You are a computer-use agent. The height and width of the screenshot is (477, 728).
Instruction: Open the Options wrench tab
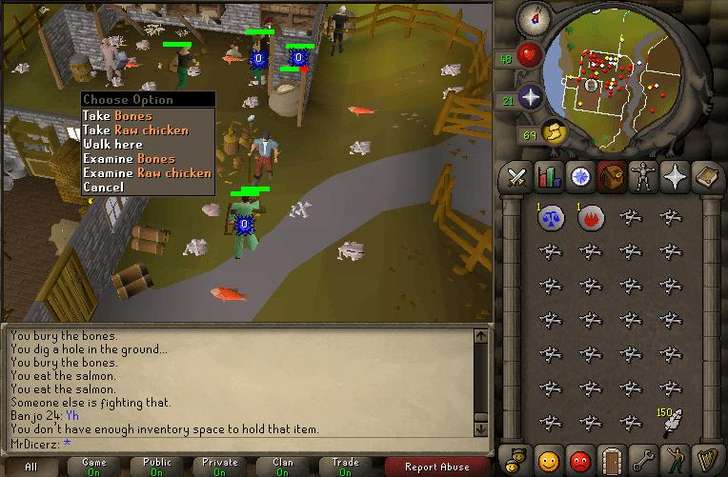643,461
